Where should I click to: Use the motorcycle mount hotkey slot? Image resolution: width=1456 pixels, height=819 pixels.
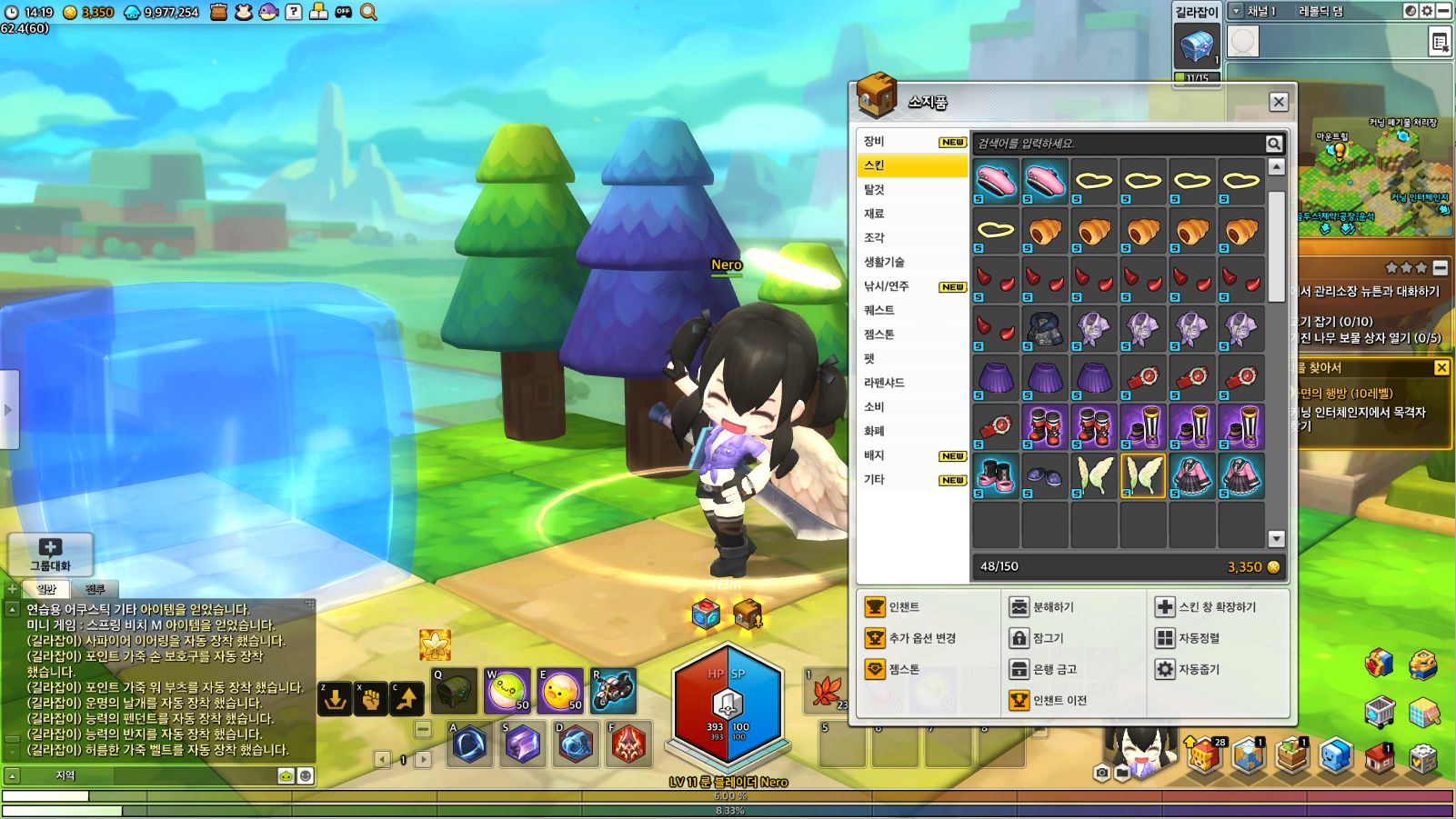pyautogui.click(x=613, y=691)
